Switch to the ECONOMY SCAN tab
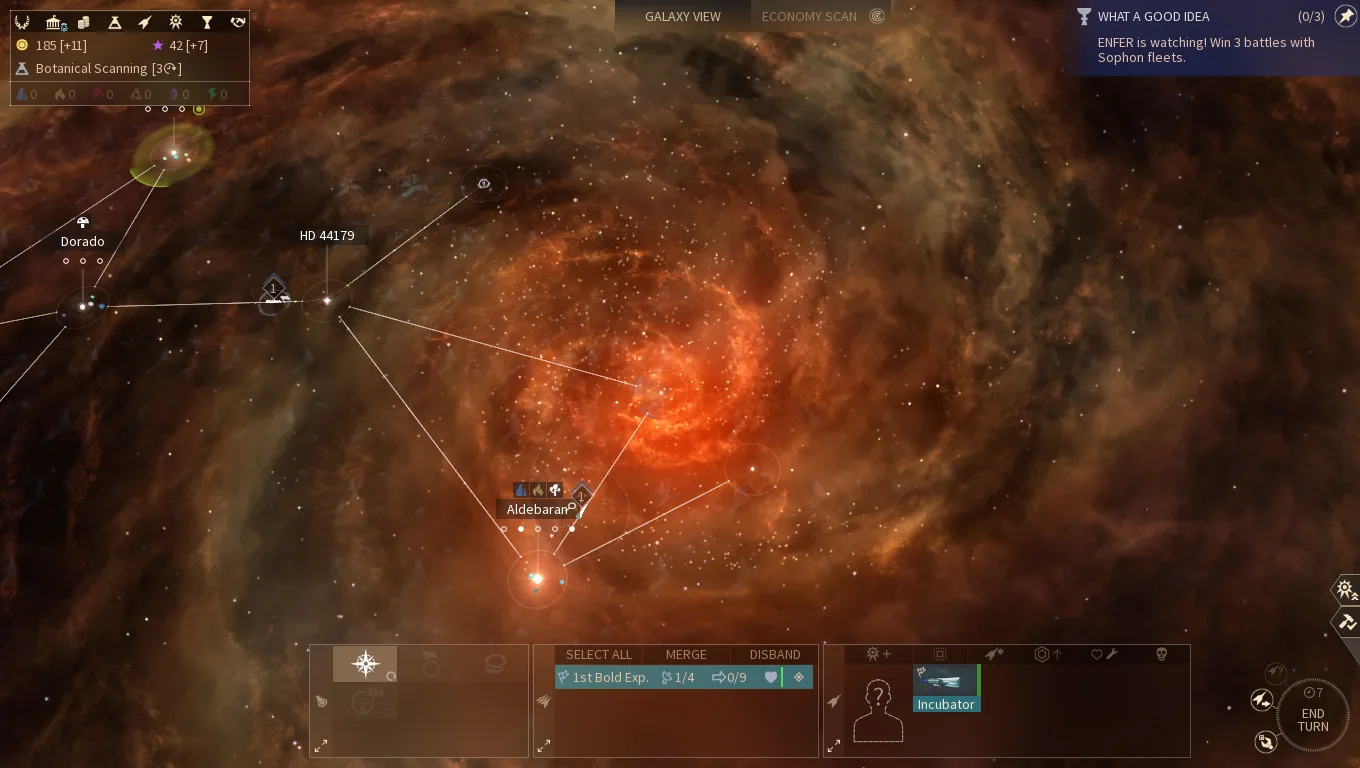Viewport: 1360px width, 768px height. [x=810, y=16]
